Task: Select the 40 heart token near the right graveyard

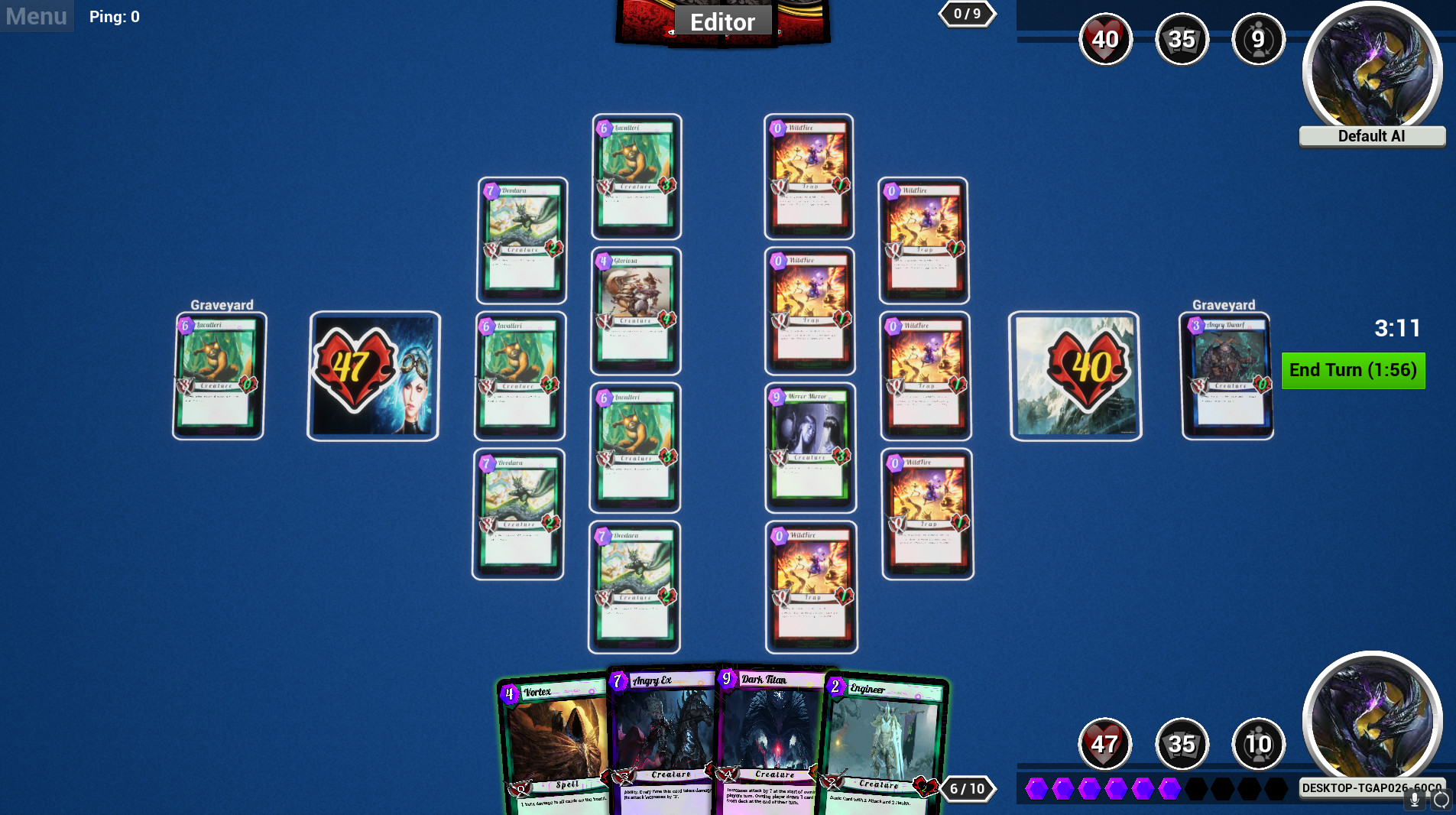Action: (x=1075, y=375)
